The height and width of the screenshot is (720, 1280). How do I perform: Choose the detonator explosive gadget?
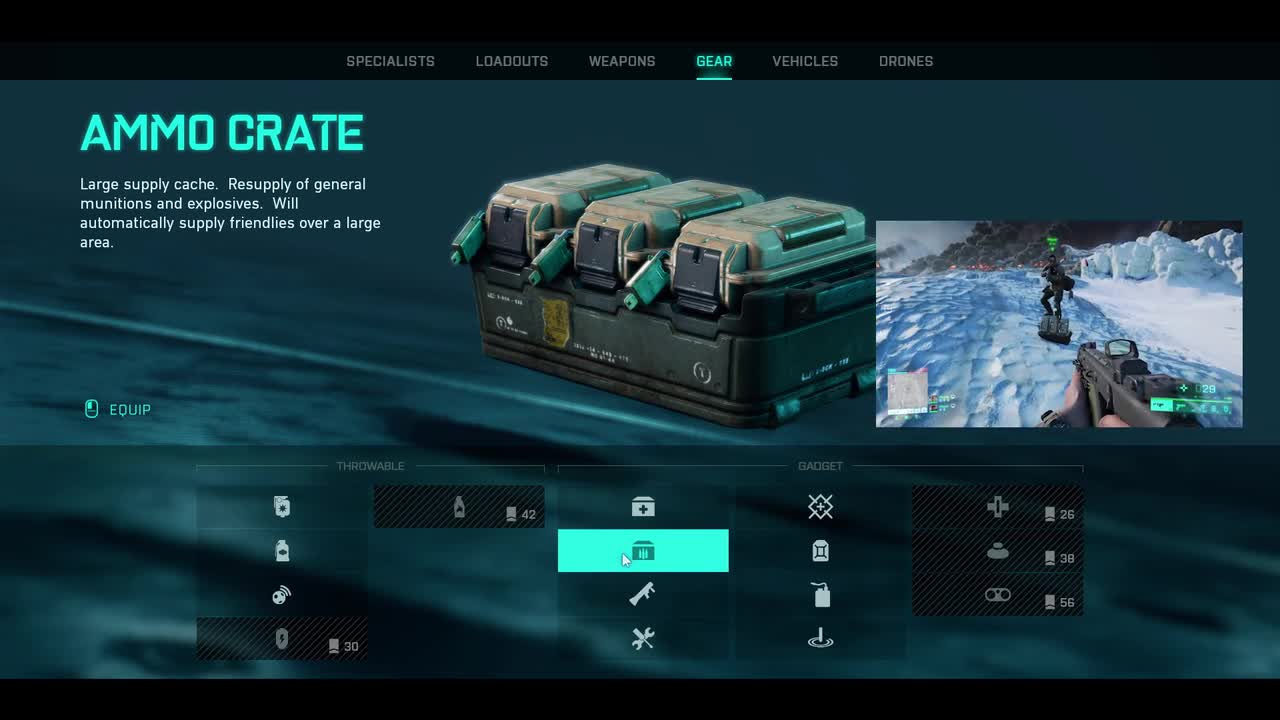coord(820,595)
